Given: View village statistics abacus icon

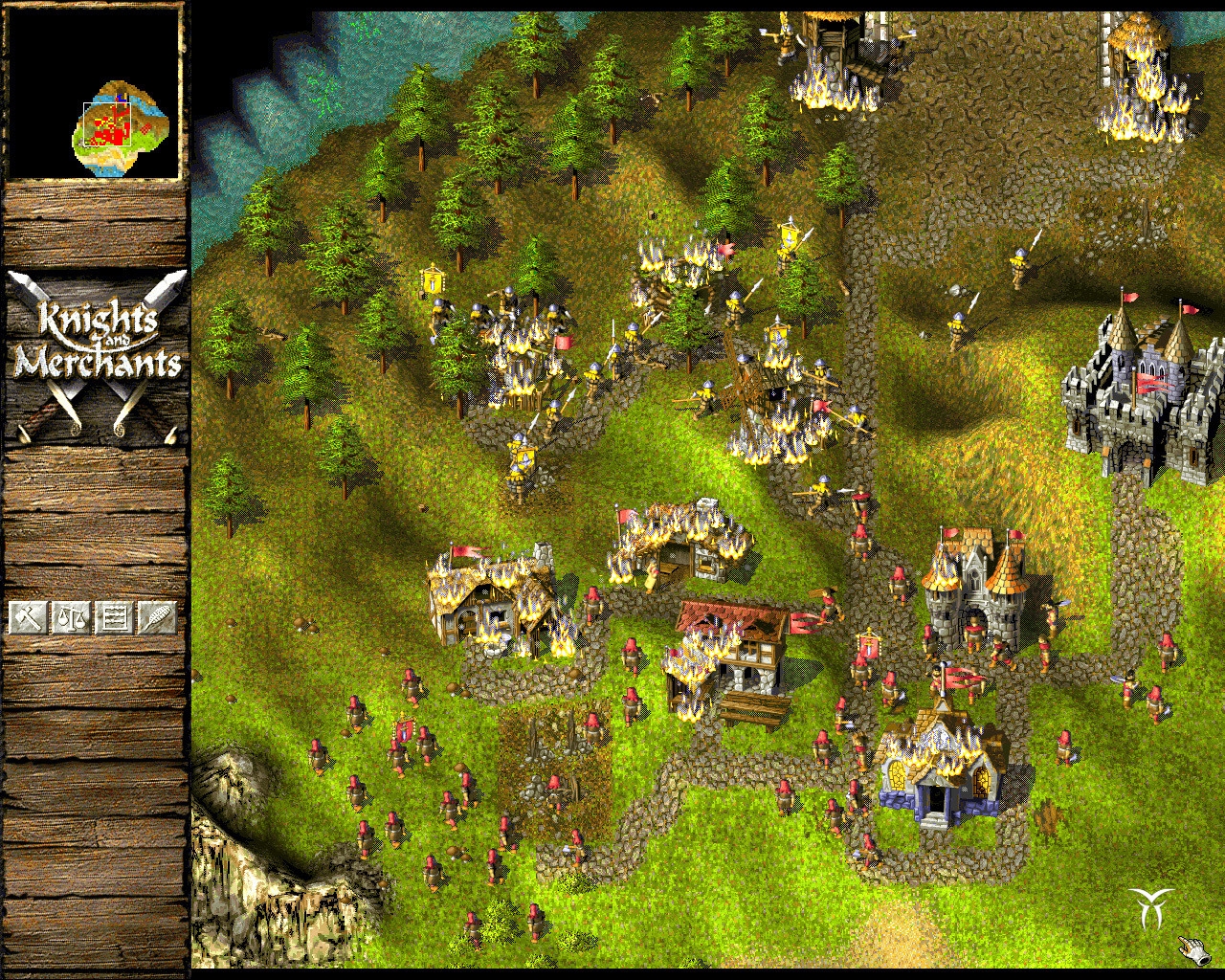Looking at the screenshot, I should (x=115, y=617).
